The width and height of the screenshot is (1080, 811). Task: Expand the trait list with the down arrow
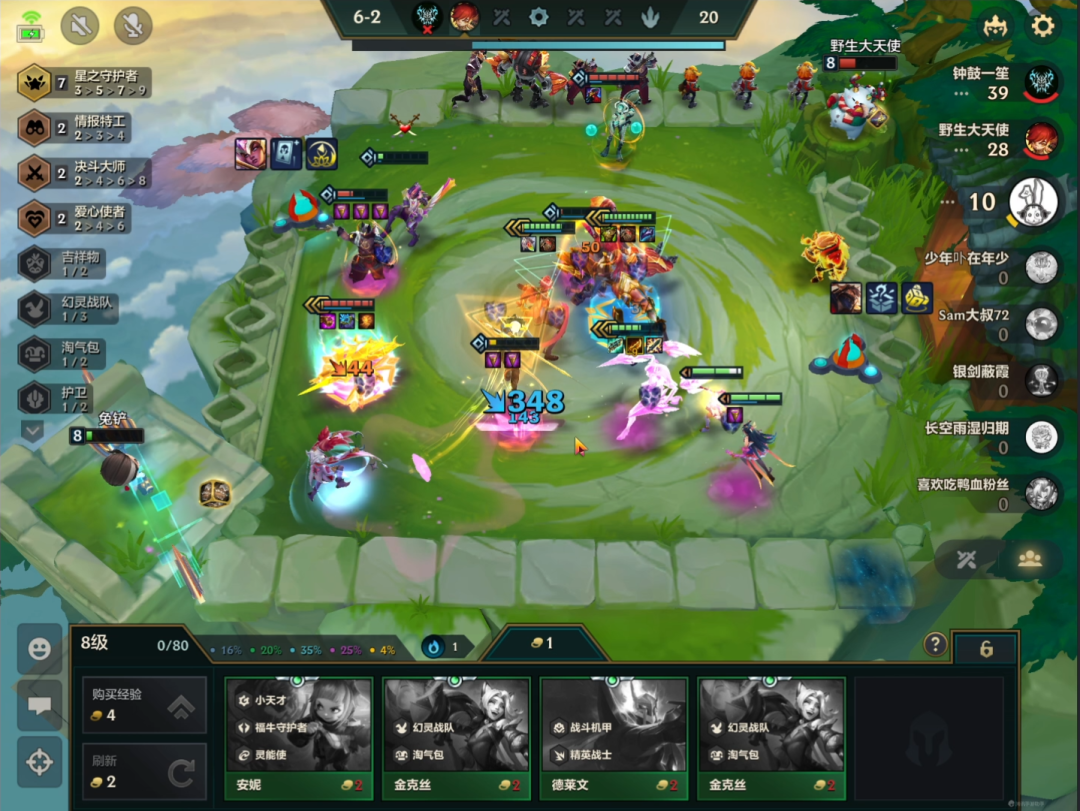(33, 431)
